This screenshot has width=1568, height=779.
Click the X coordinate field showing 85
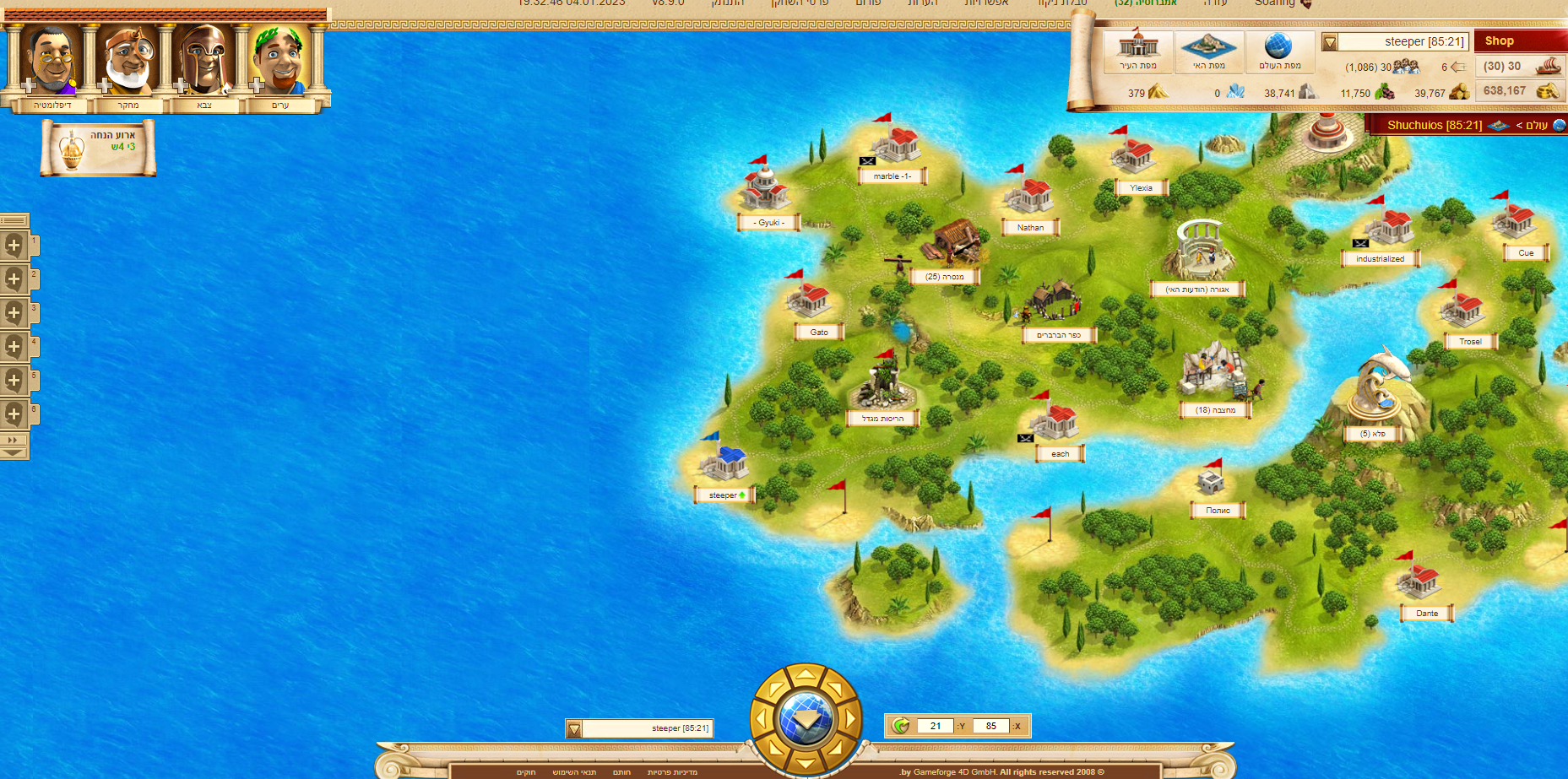[990, 726]
